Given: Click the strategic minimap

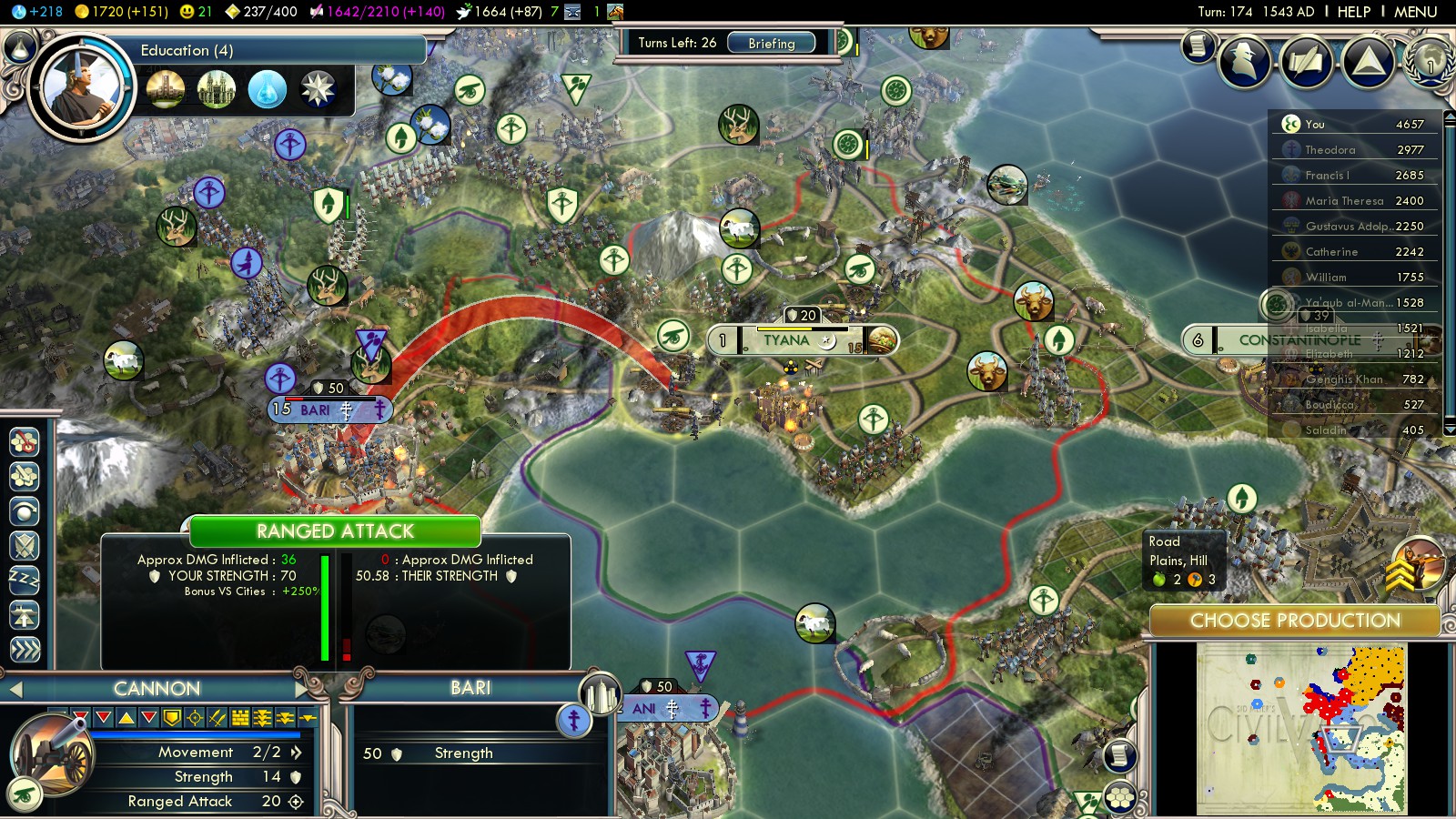Looking at the screenshot, I should click(1301, 728).
